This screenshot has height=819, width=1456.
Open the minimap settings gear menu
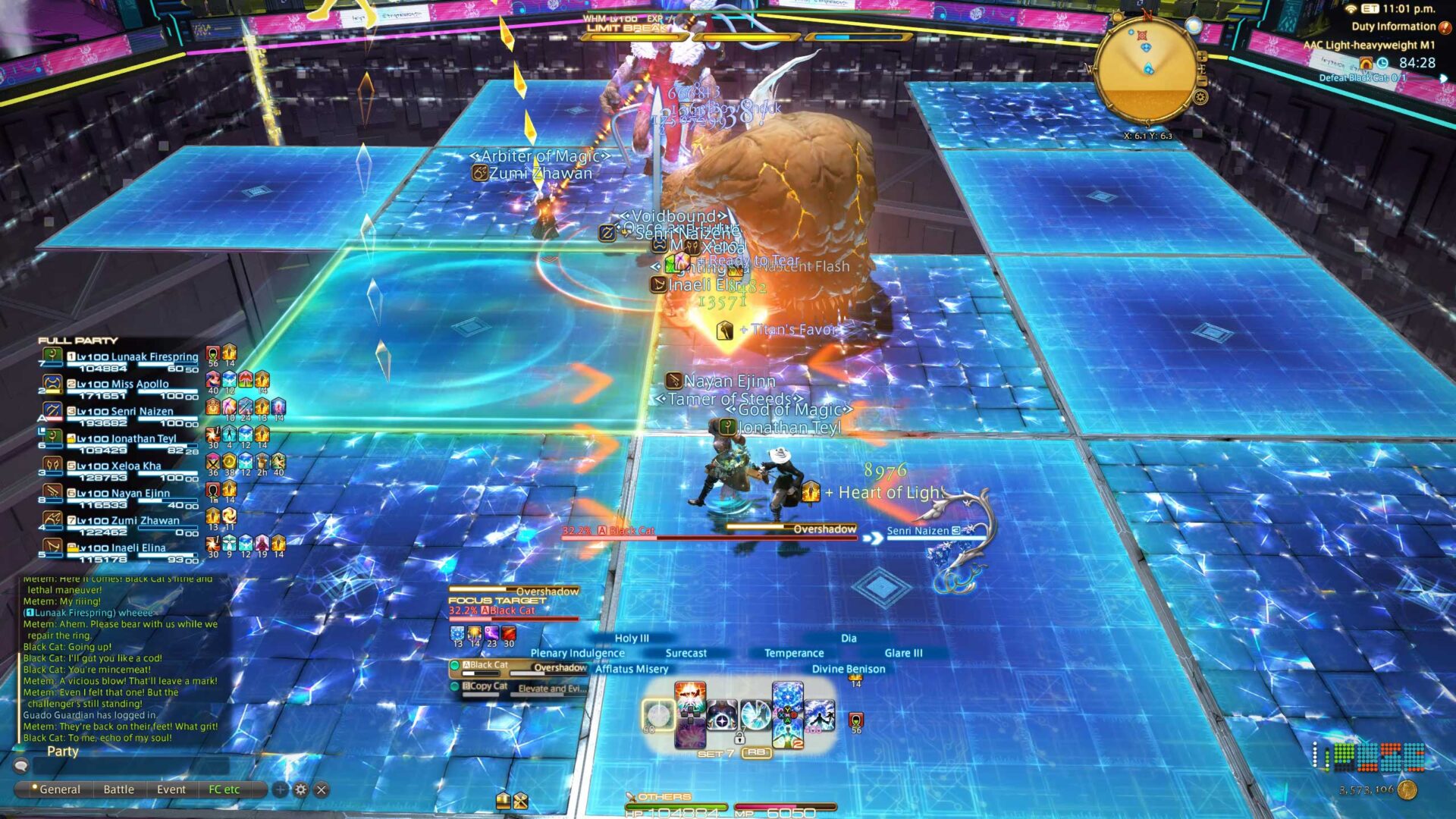[x=1200, y=97]
